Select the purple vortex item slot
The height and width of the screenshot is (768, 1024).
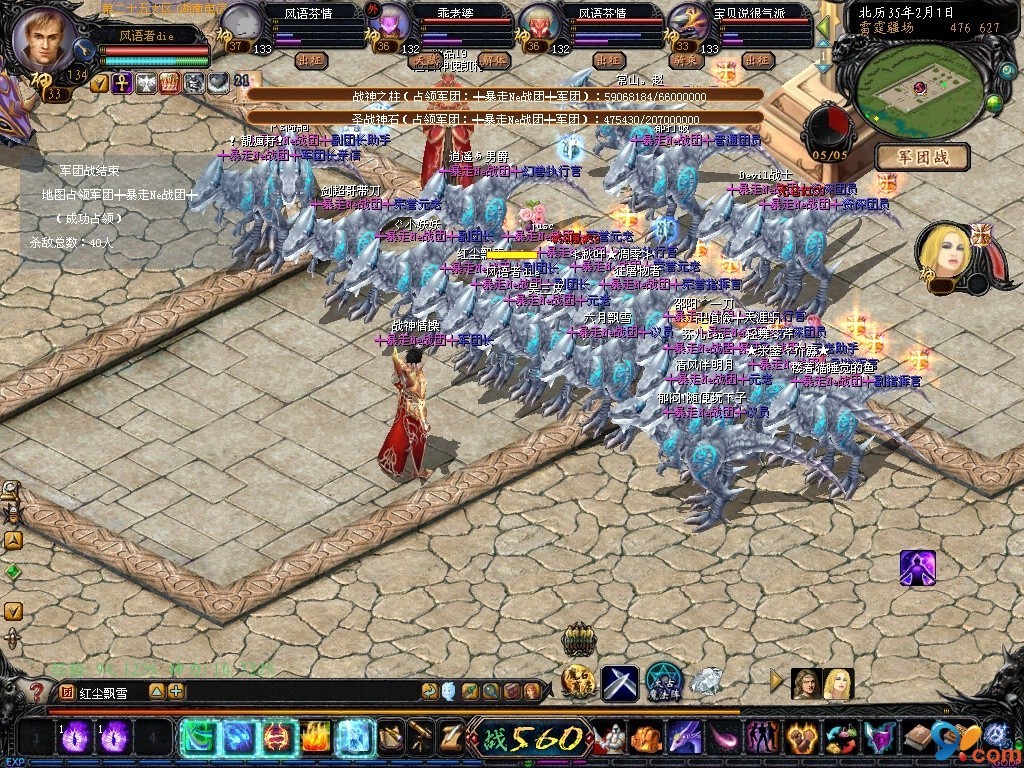tap(78, 739)
